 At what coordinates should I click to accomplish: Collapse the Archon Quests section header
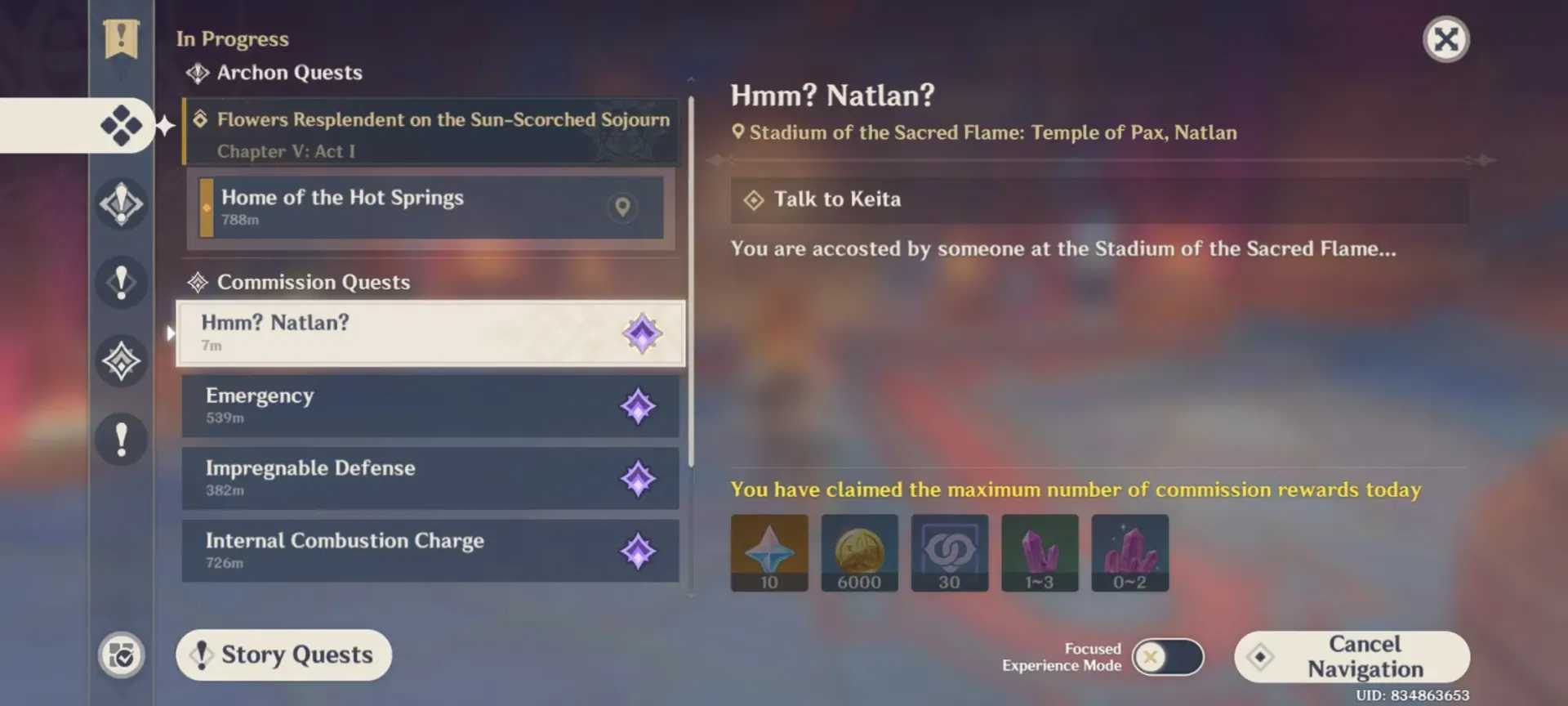(288, 73)
